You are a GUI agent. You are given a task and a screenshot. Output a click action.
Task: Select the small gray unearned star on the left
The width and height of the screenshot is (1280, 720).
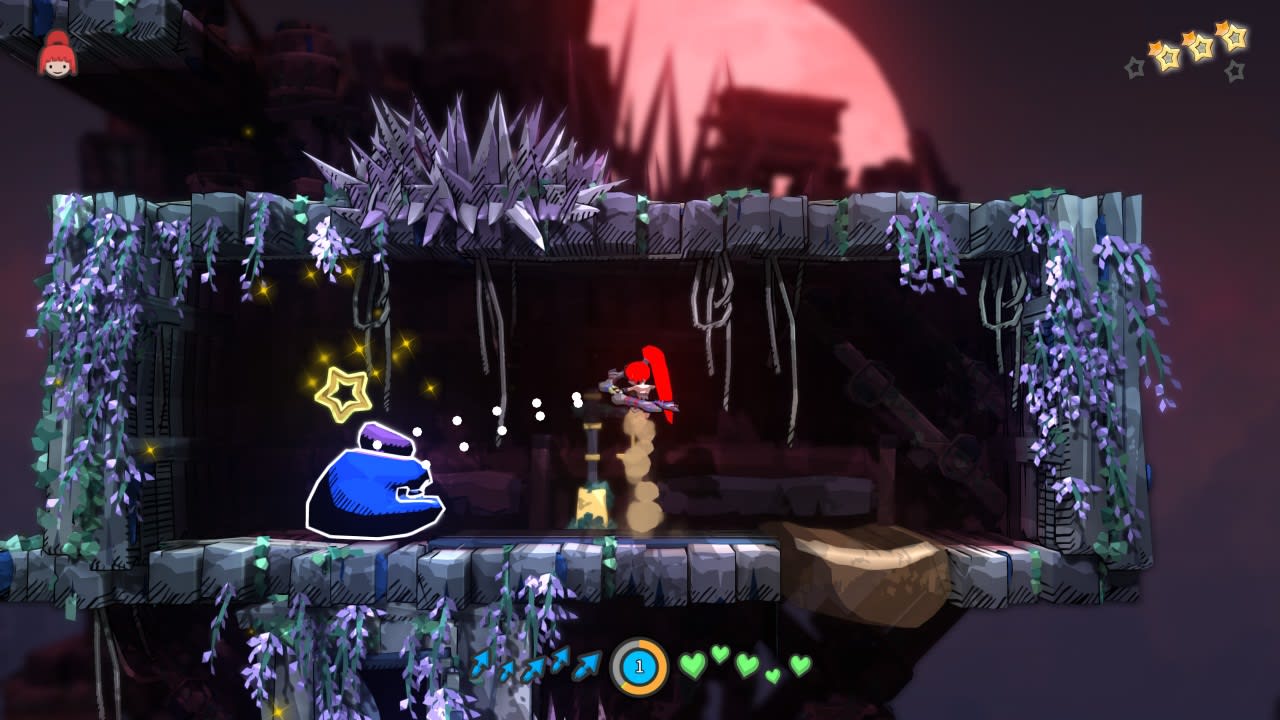pos(1134,67)
